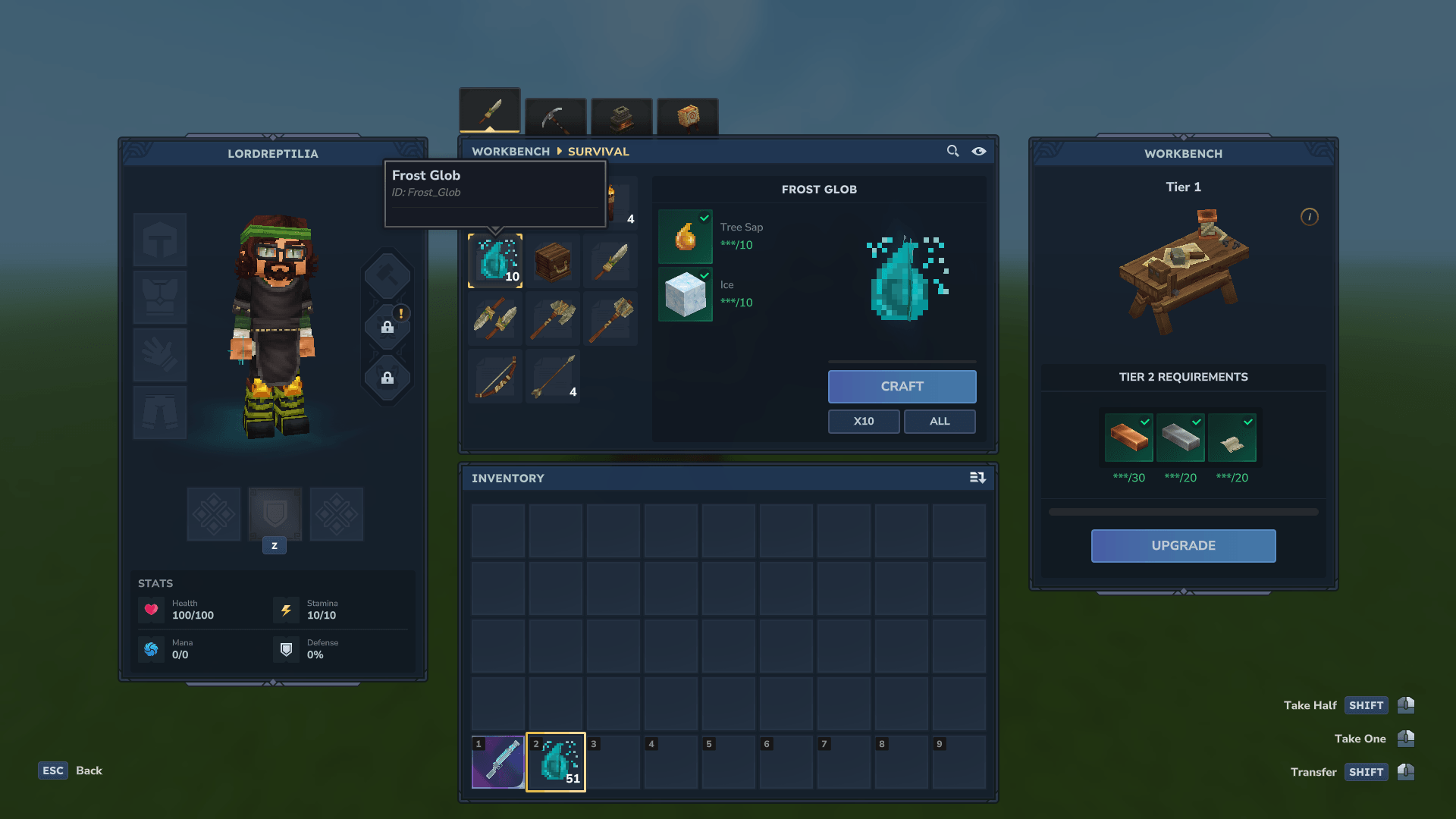Craft all with the ALL button
This screenshot has width=1456, height=819.
pos(940,422)
